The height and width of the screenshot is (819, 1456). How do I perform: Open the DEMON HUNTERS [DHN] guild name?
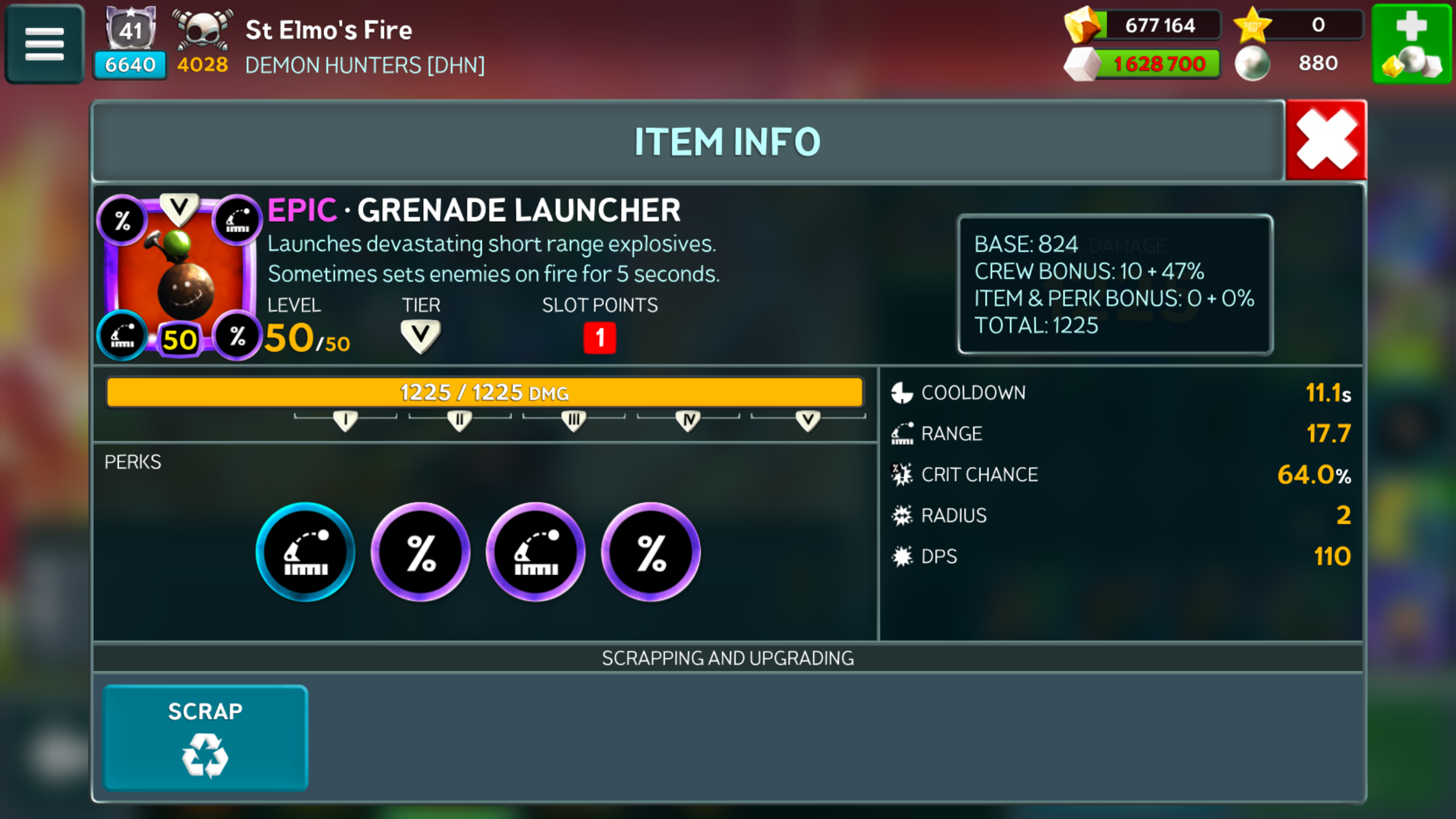(365, 65)
